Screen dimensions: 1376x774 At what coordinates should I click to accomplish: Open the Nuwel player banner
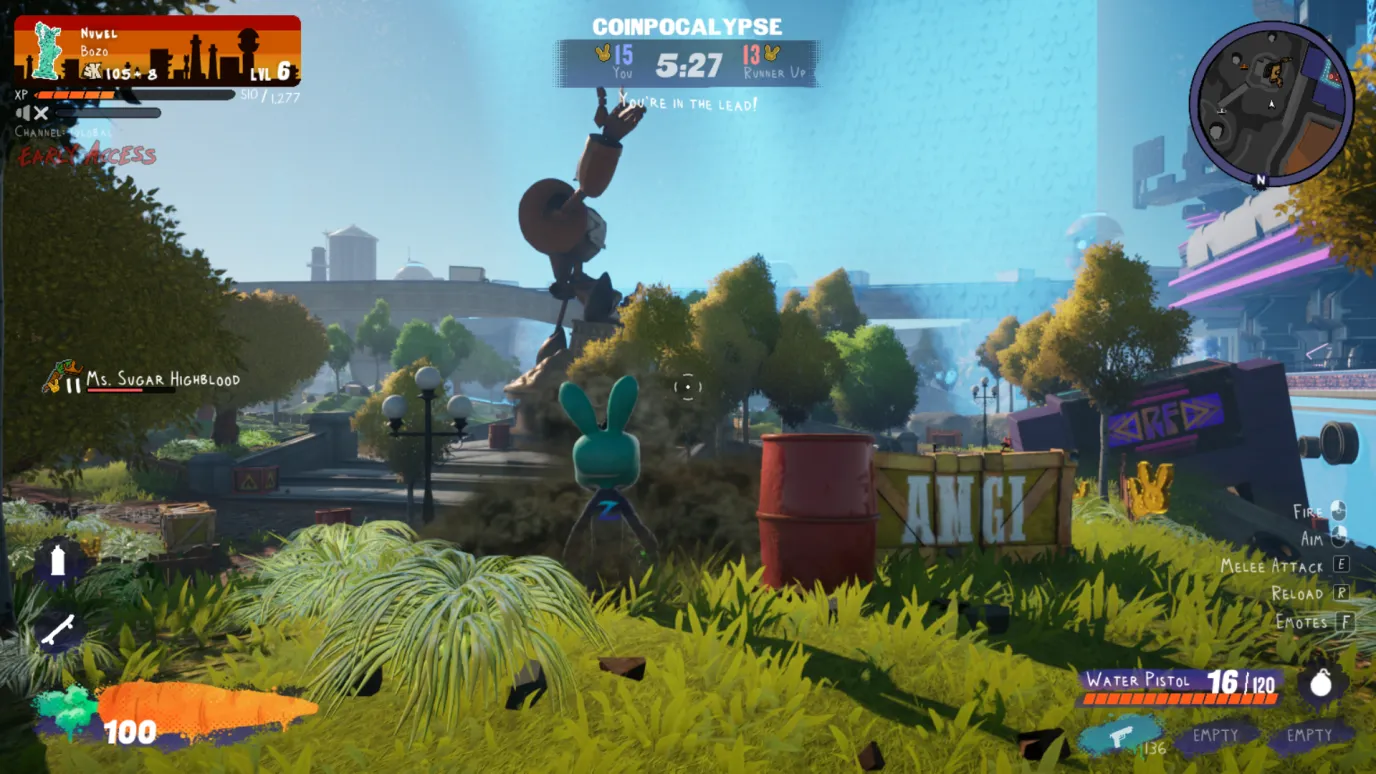click(x=157, y=50)
